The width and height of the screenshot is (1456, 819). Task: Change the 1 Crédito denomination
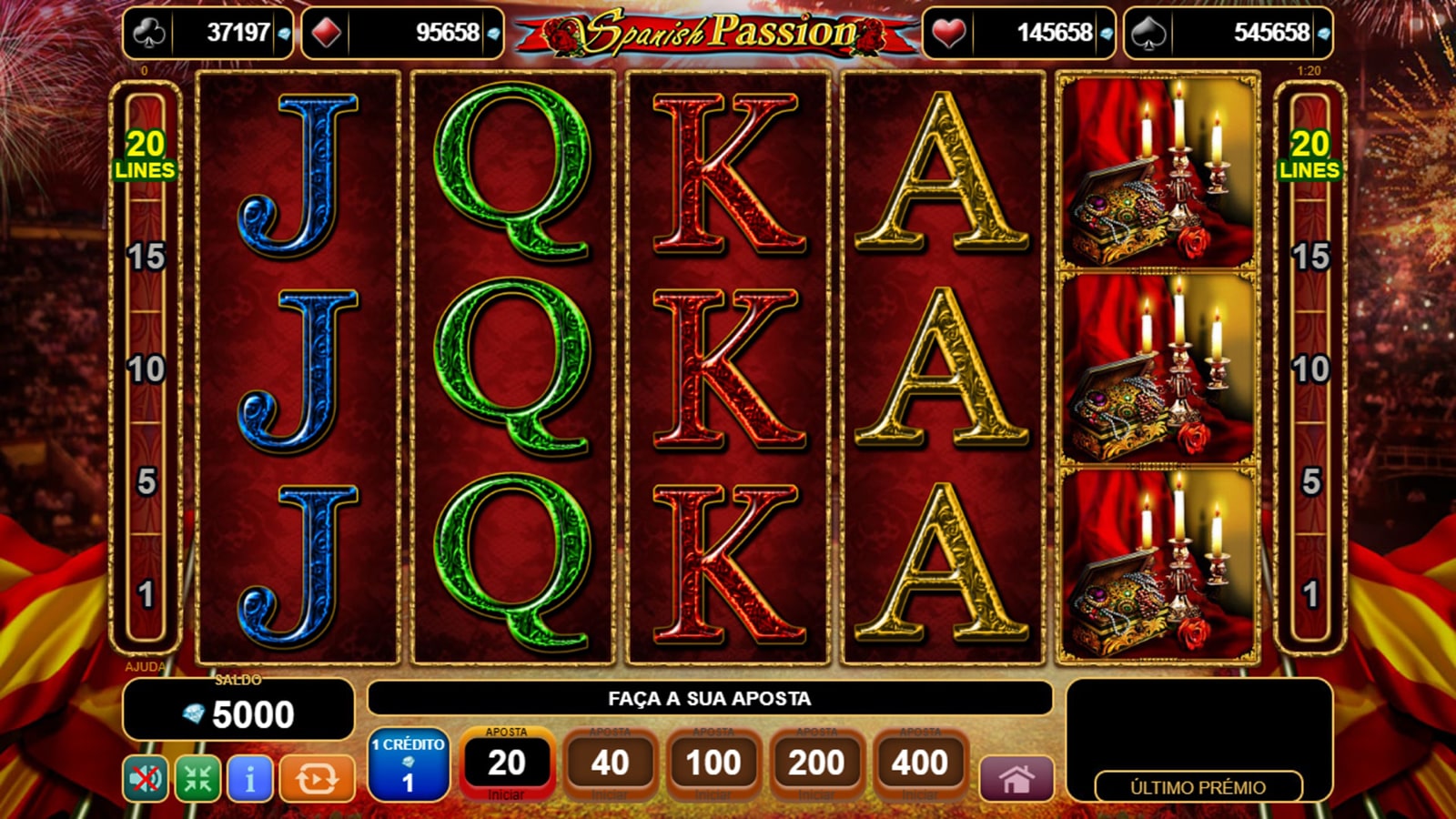click(408, 765)
